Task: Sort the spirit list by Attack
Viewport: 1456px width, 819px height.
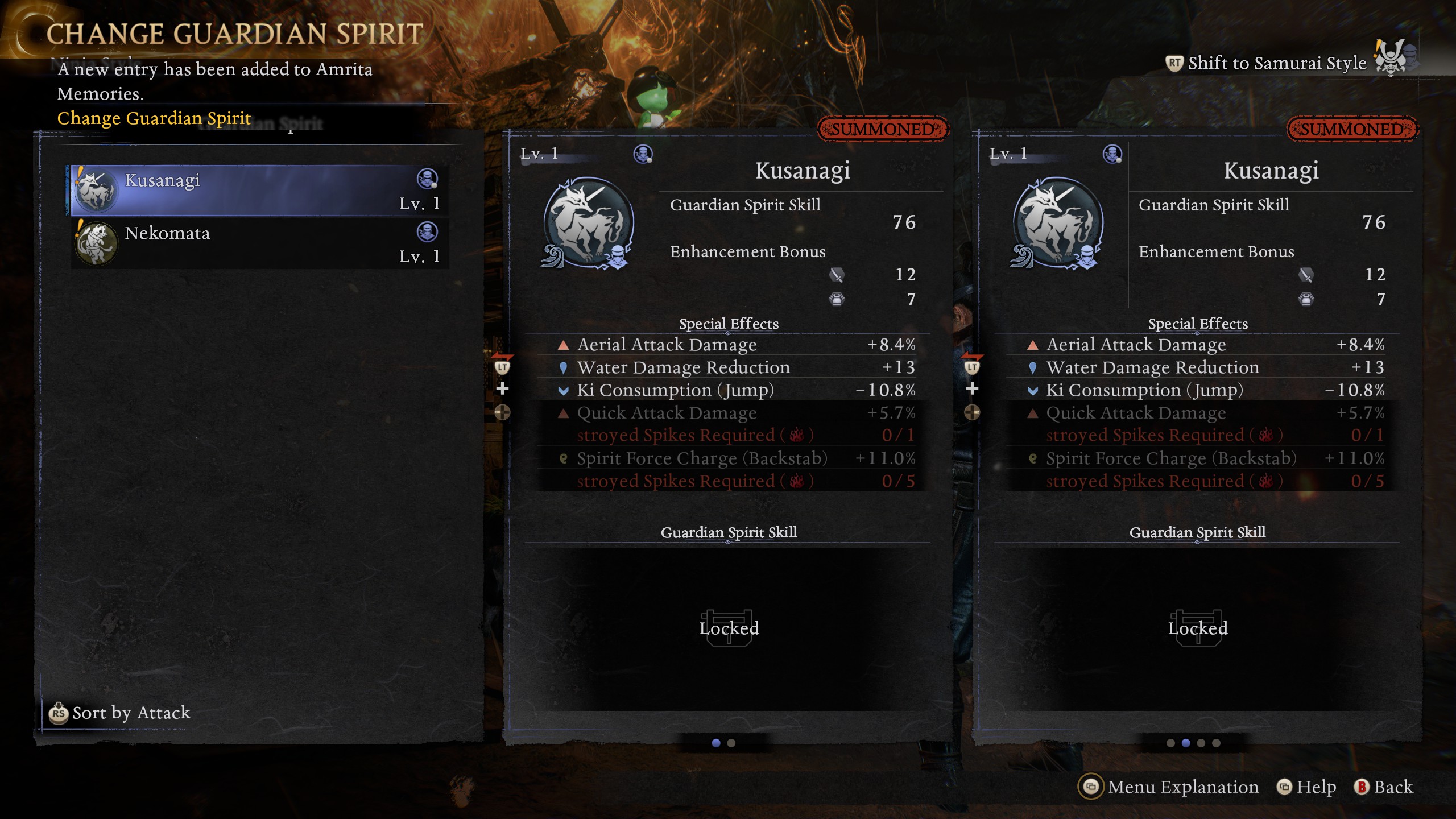Action: pos(121,713)
